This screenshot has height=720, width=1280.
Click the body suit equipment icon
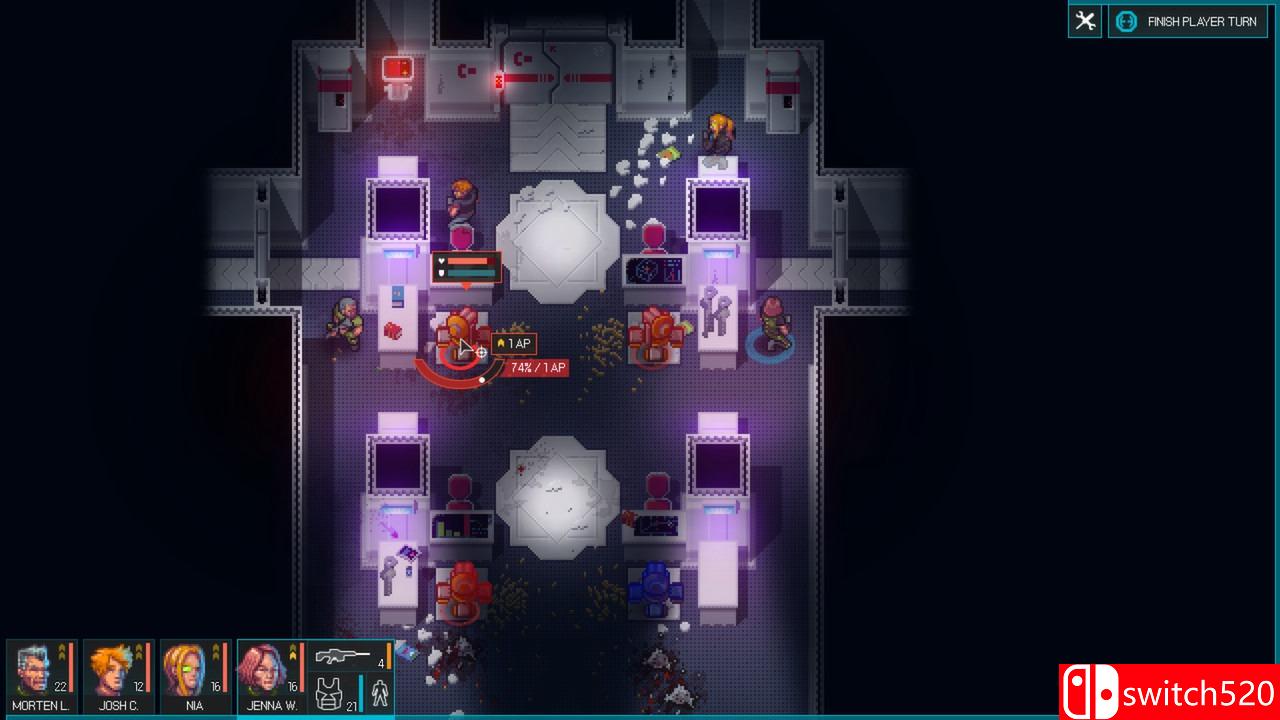(379, 692)
